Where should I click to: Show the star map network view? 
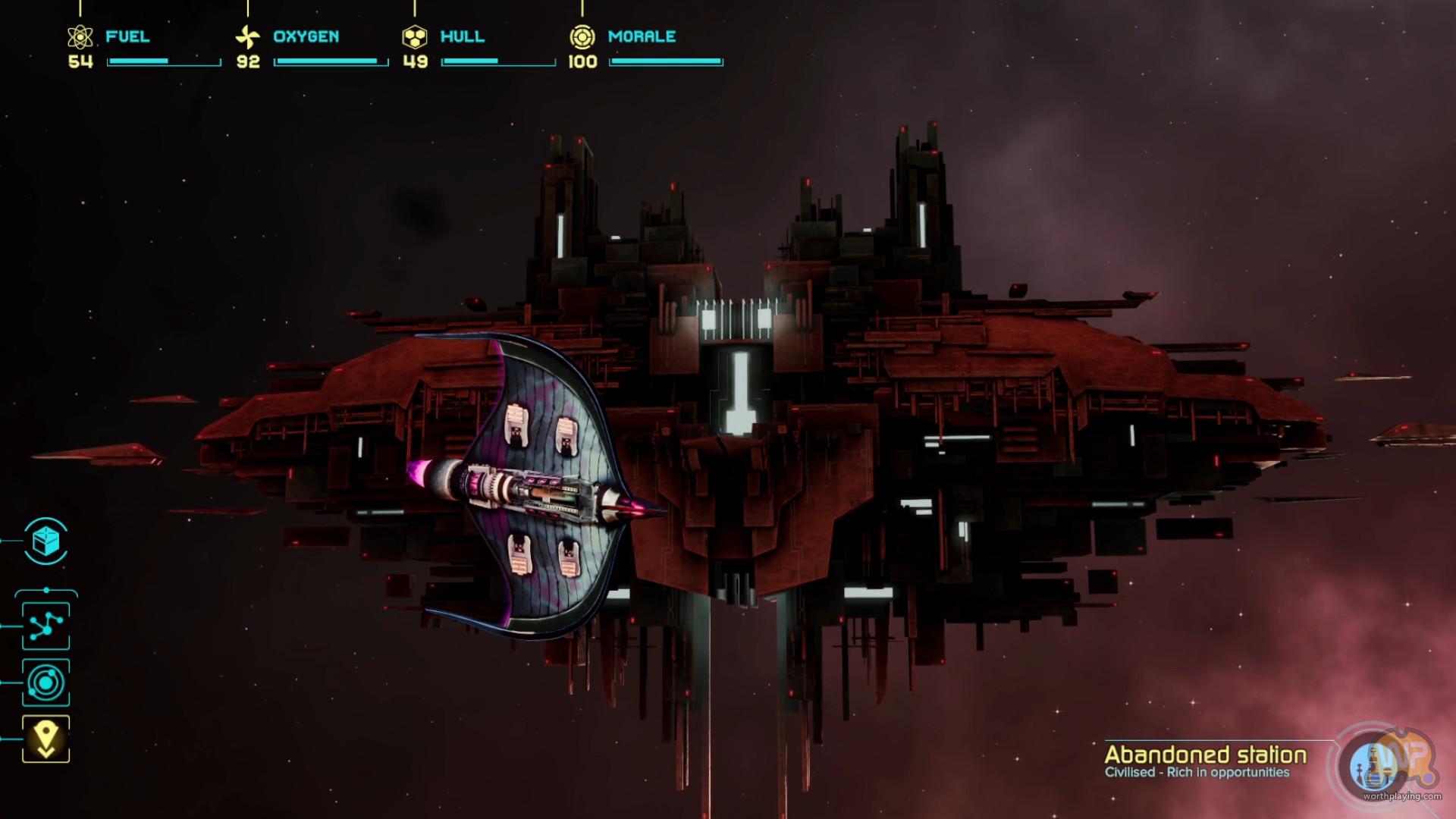coord(45,626)
